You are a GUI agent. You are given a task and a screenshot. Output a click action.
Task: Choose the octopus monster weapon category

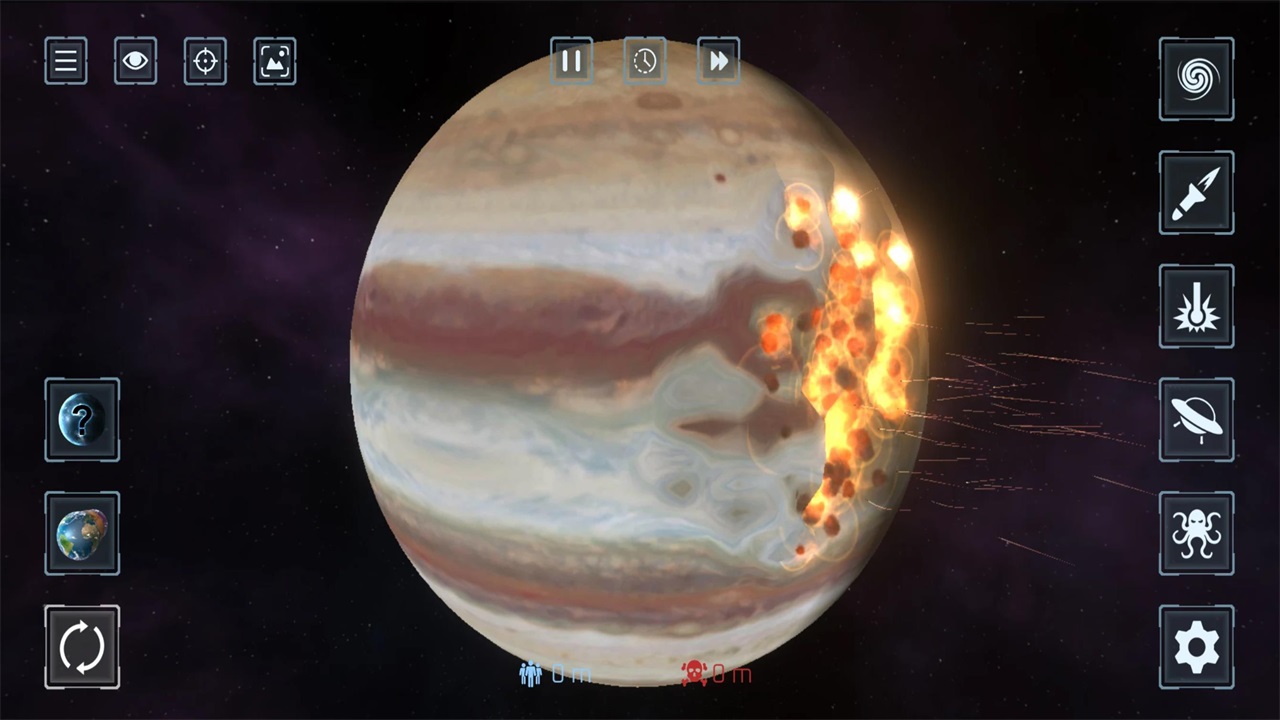(x=1196, y=533)
